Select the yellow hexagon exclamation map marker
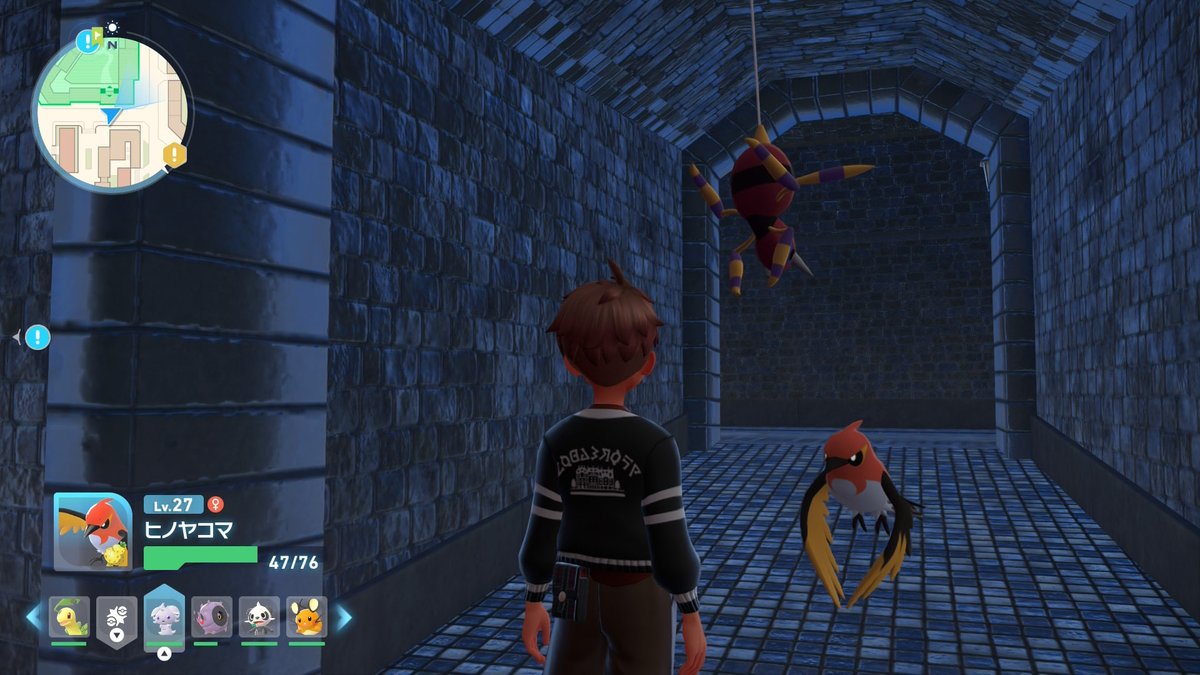 pos(175,154)
